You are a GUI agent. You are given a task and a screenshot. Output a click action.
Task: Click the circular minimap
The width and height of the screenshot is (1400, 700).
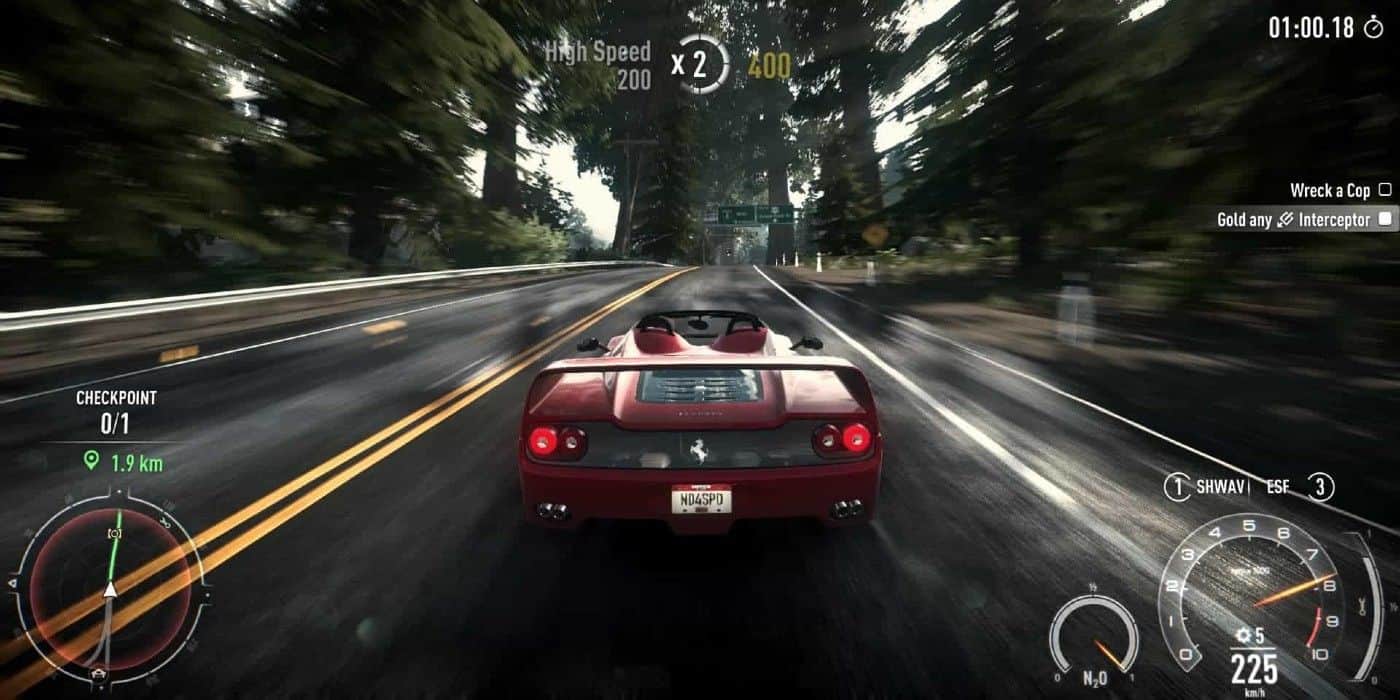click(x=110, y=590)
